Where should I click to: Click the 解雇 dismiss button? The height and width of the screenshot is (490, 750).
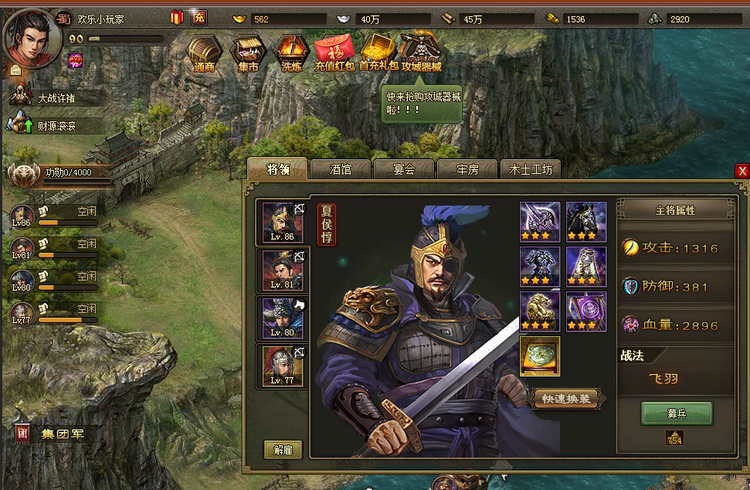283,450
